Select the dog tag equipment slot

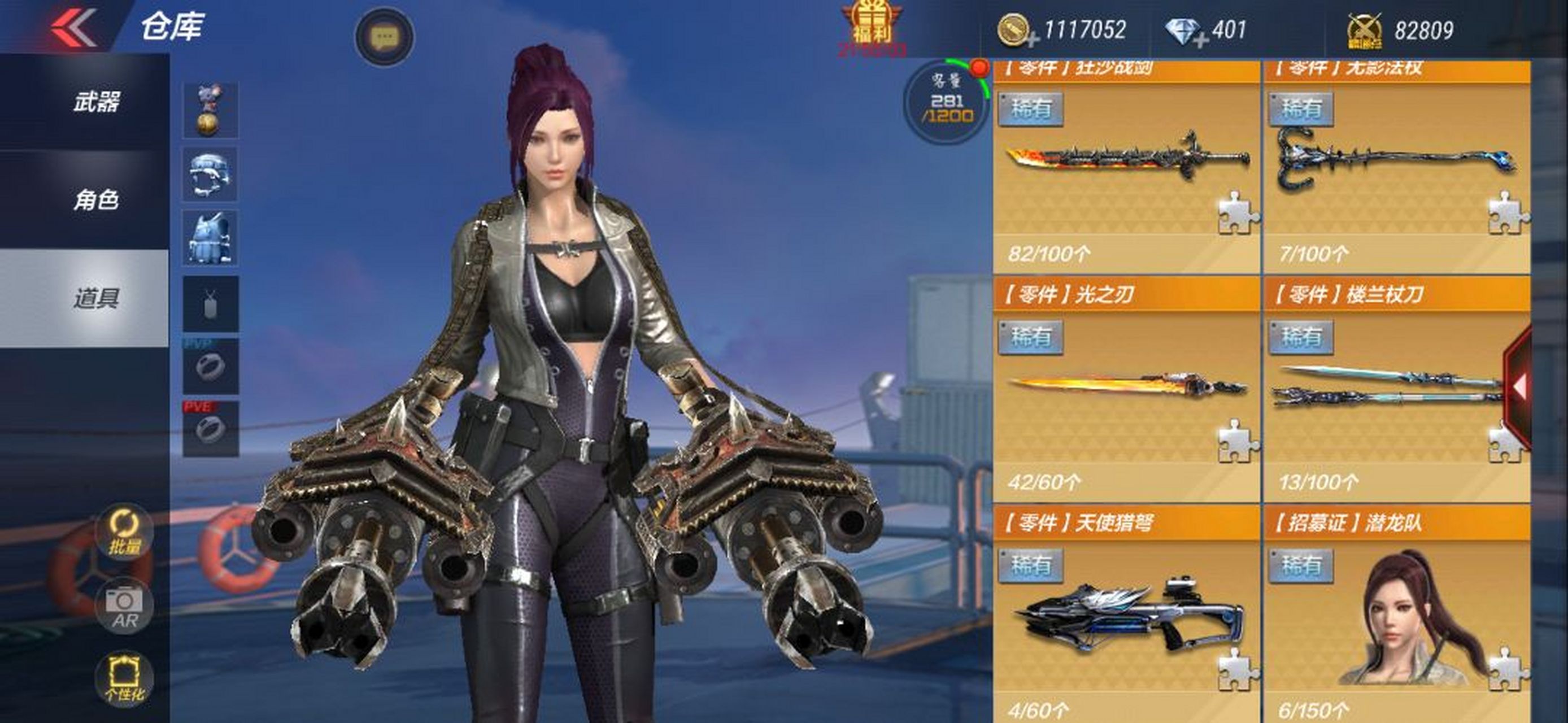click(x=211, y=304)
